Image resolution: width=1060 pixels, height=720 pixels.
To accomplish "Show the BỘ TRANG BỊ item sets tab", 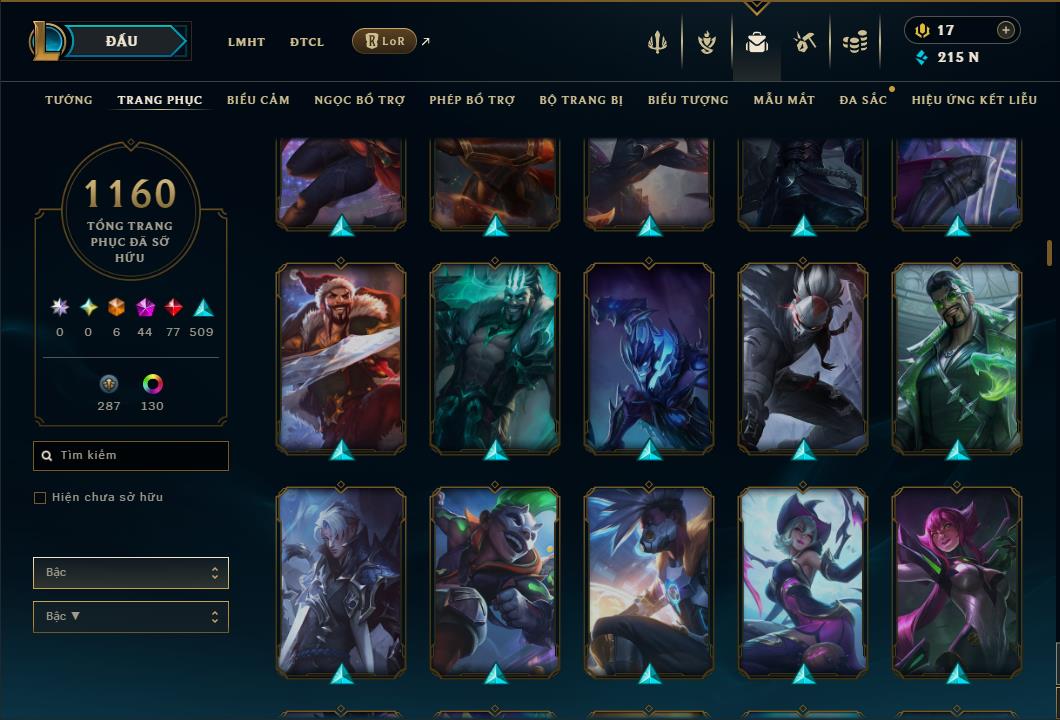I will click(x=581, y=100).
